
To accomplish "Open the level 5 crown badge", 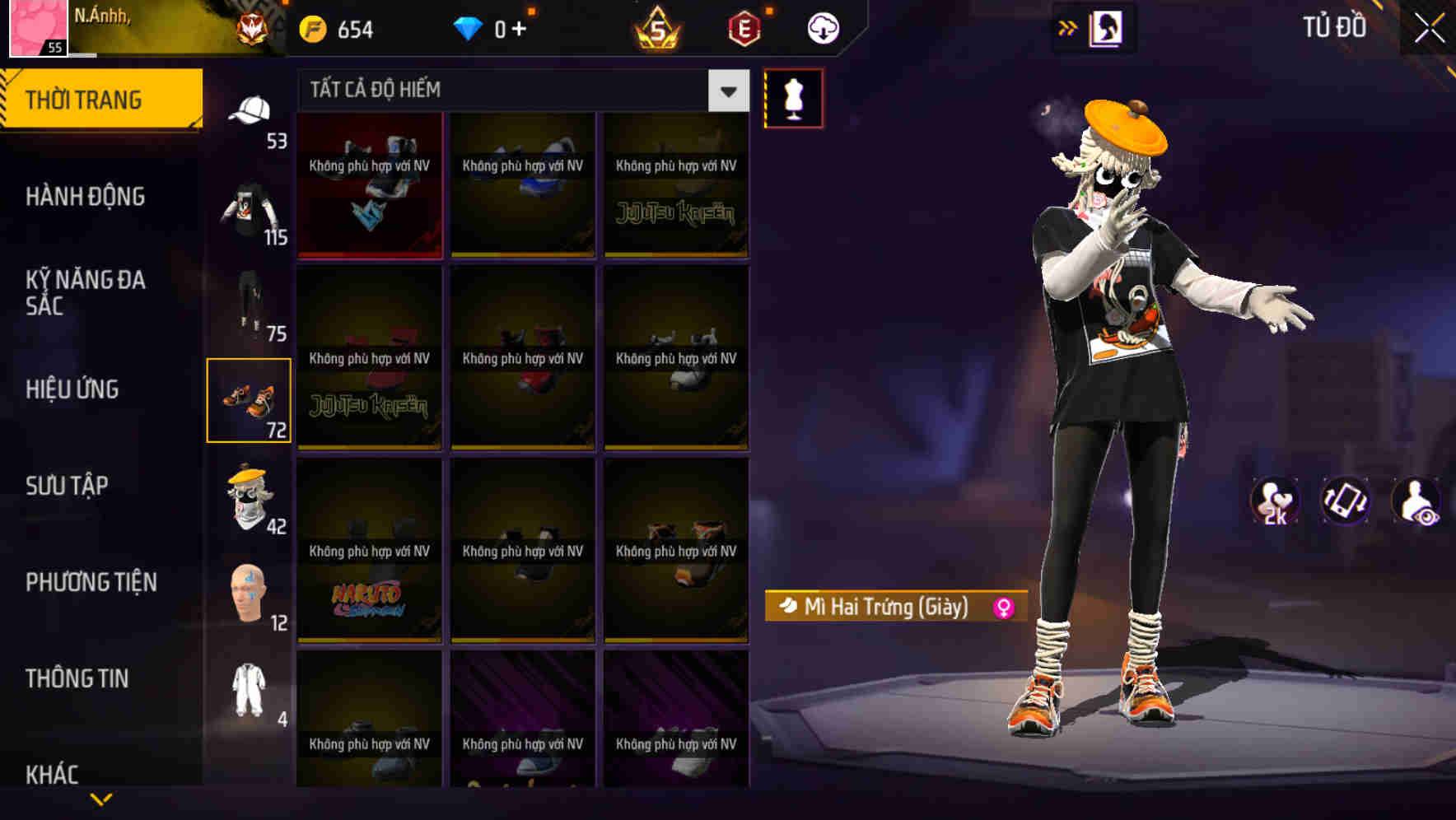I will [x=659, y=27].
